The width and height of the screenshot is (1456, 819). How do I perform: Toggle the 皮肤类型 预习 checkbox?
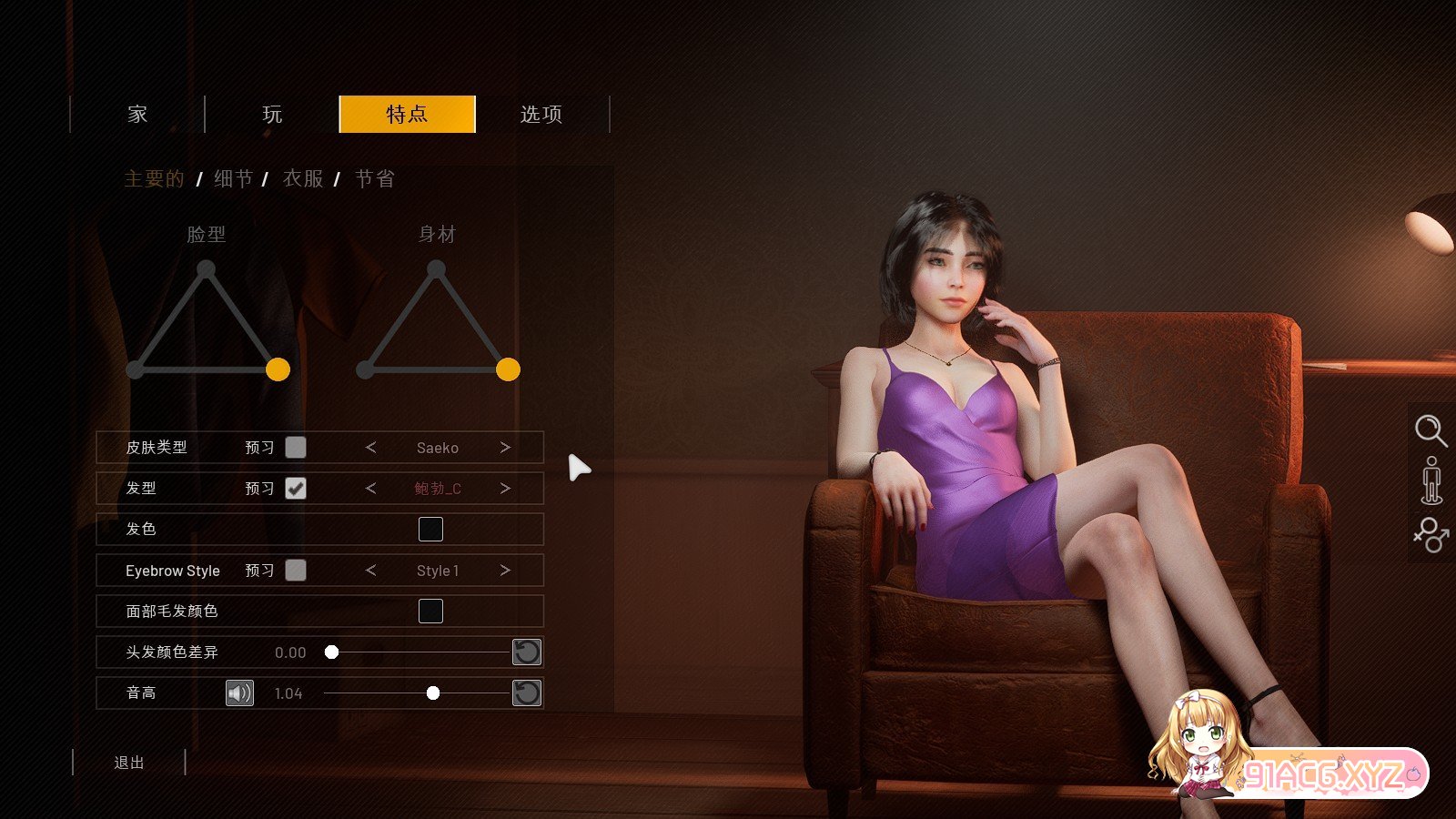click(x=296, y=448)
